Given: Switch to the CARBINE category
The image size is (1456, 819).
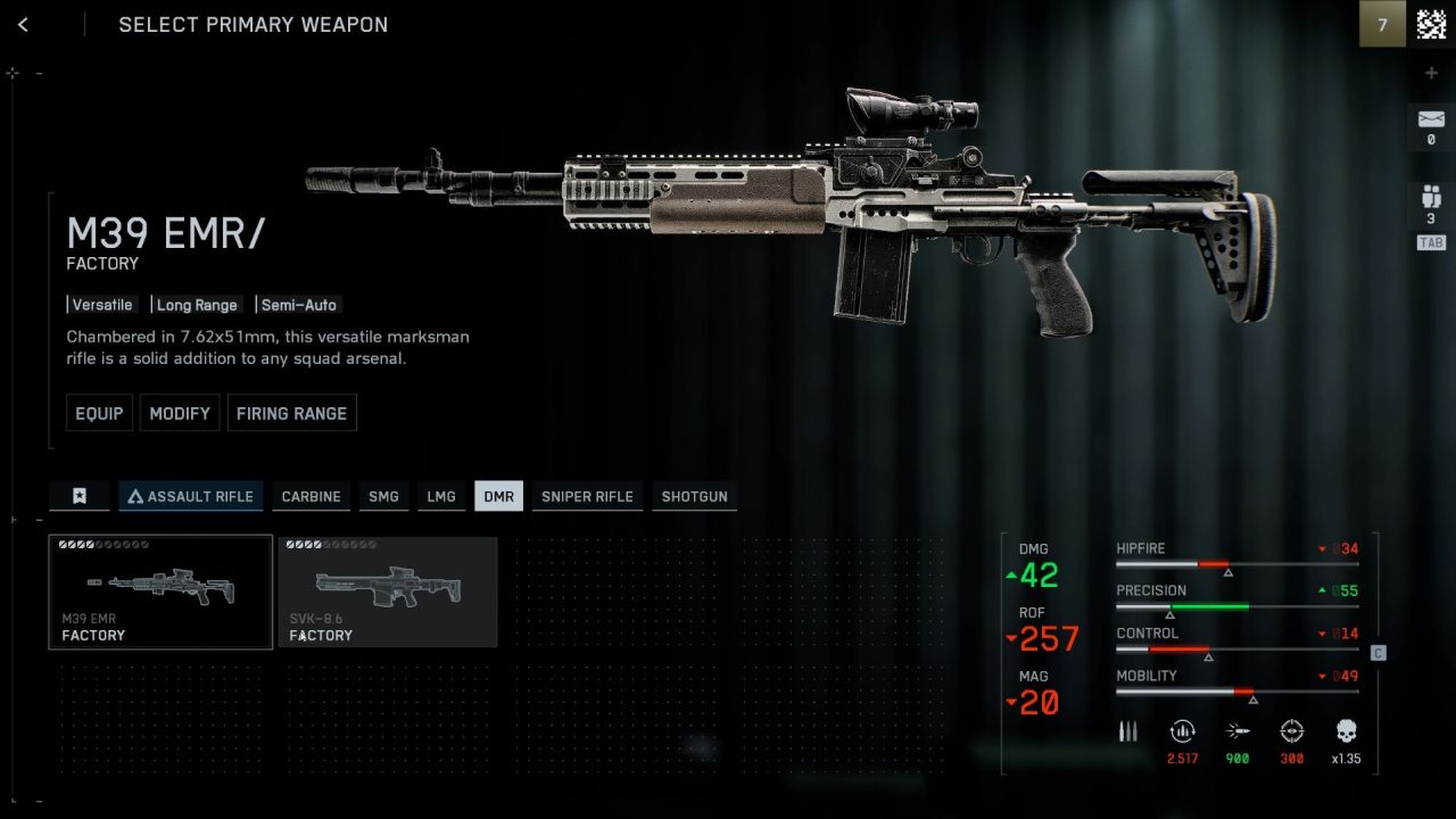Looking at the screenshot, I should (311, 496).
